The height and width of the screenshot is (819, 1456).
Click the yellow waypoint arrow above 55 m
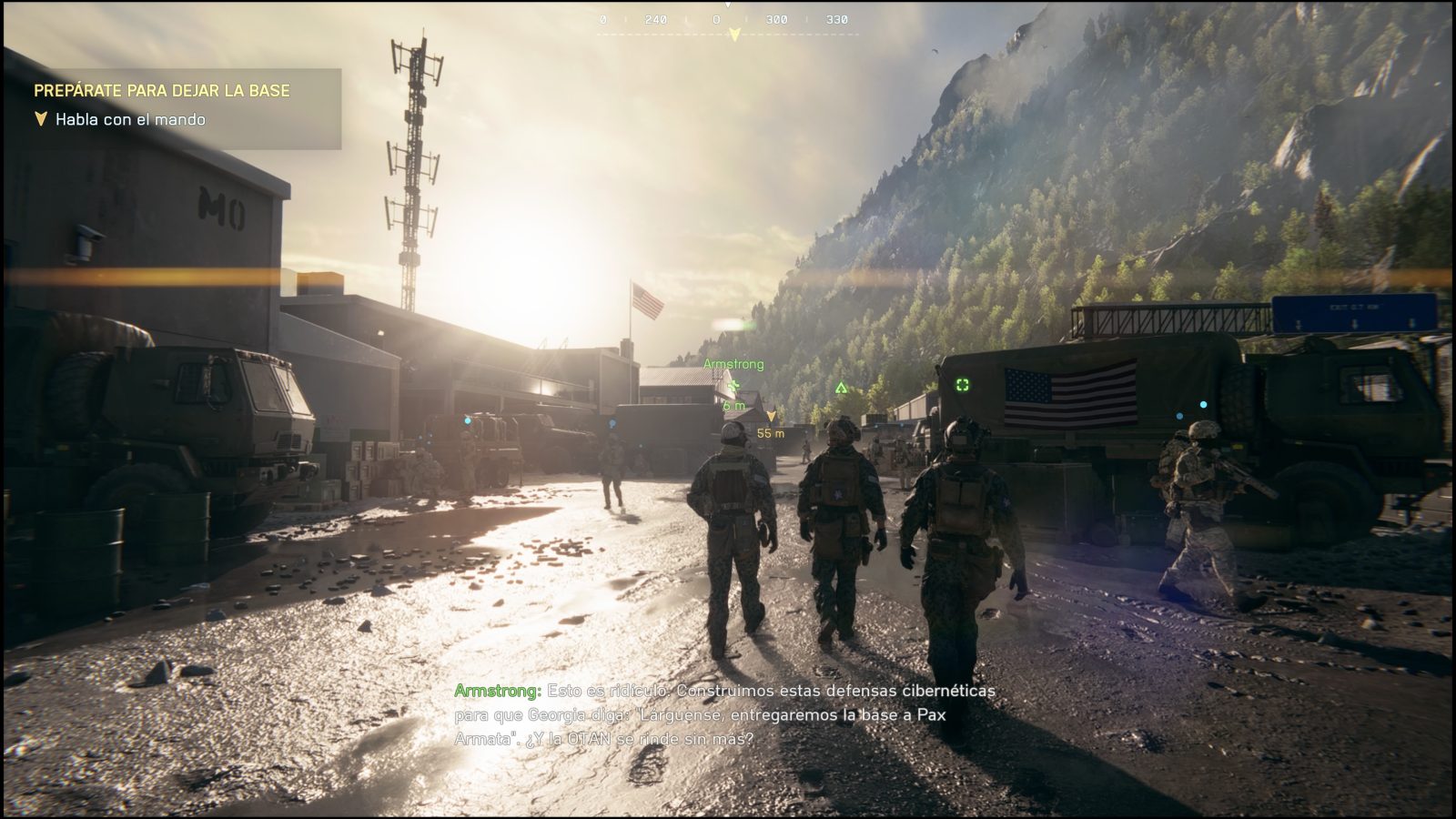(773, 415)
